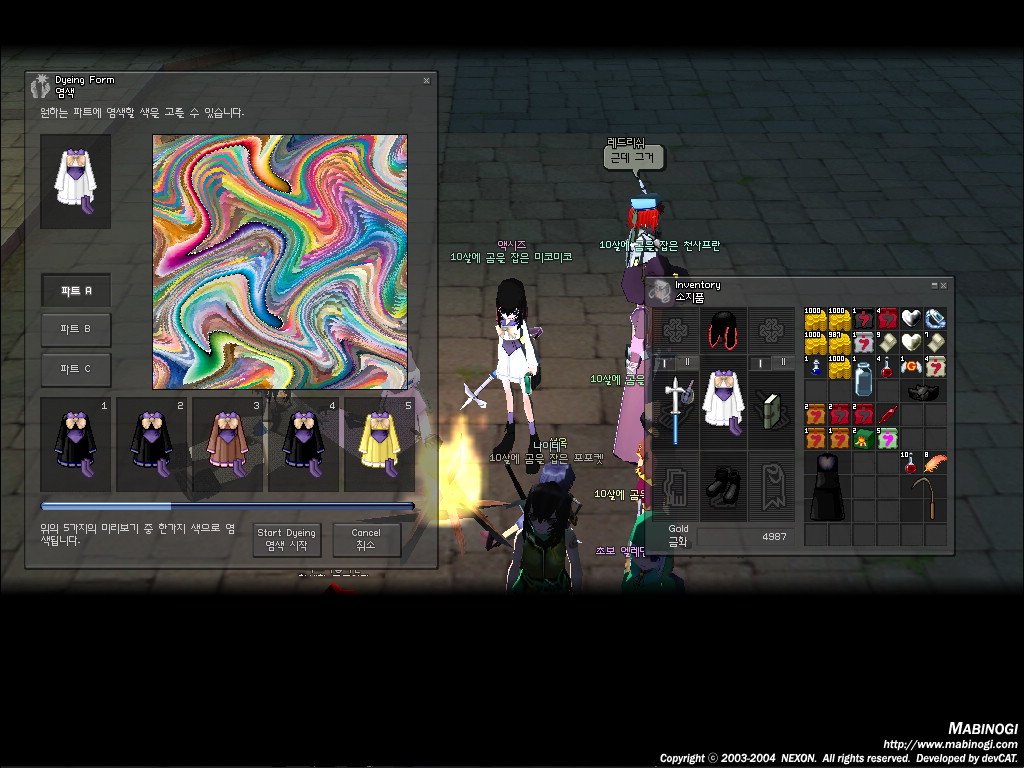Select the equipped black wig headgear slot
The image size is (1024, 768).
pos(723,330)
